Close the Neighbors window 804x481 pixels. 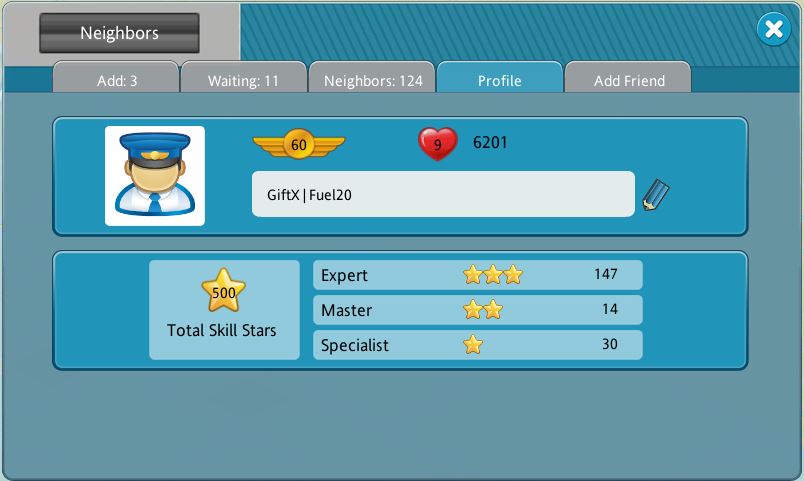[773, 30]
